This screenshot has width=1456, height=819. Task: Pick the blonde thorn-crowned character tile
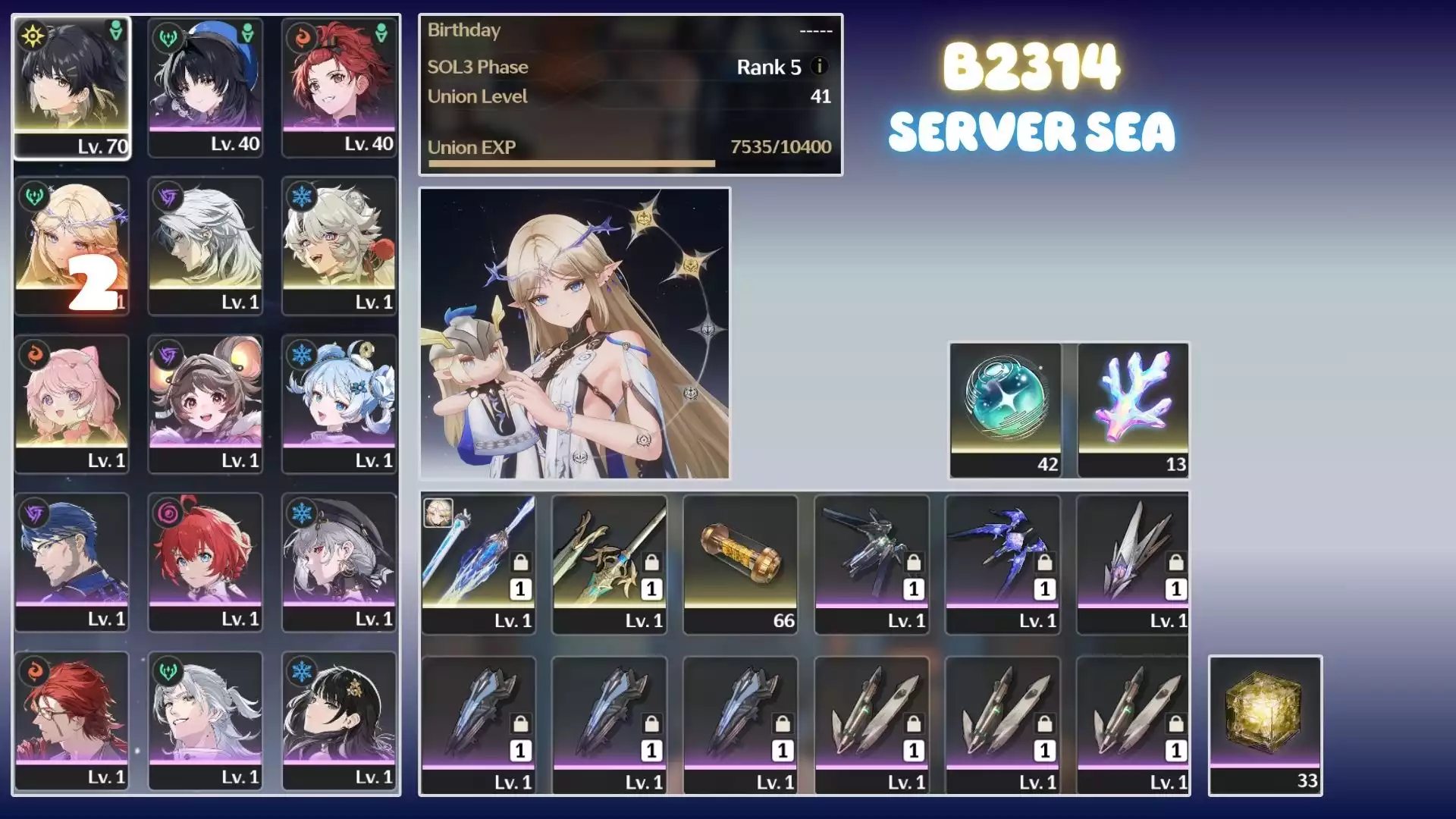pos(72,245)
